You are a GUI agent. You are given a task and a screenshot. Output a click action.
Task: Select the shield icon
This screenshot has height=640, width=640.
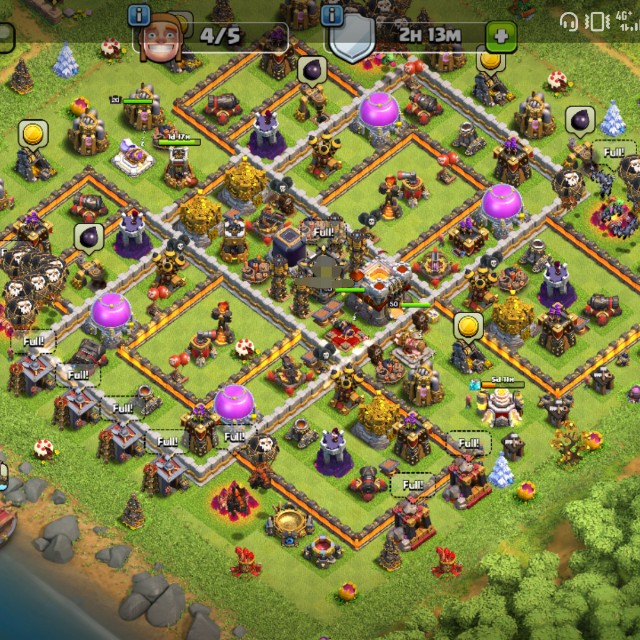[353, 41]
